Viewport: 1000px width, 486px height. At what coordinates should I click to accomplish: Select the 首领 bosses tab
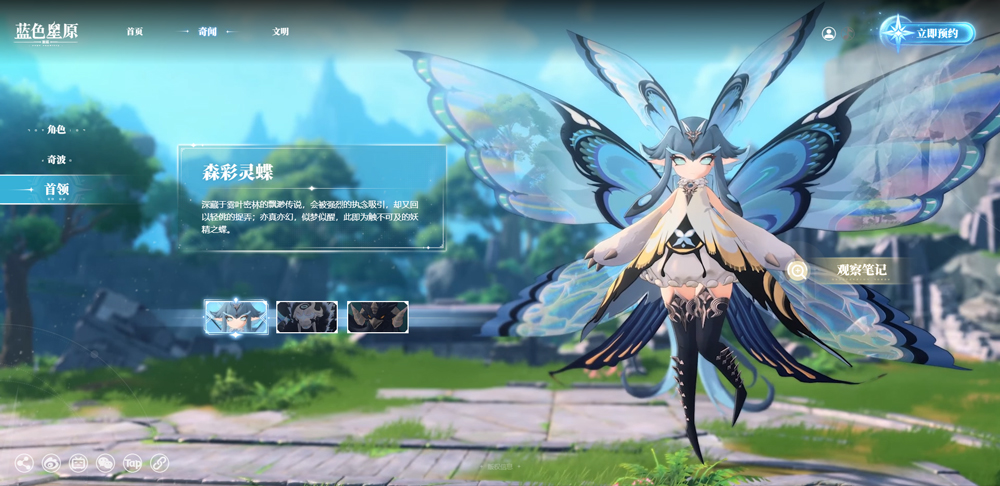pyautogui.click(x=56, y=189)
